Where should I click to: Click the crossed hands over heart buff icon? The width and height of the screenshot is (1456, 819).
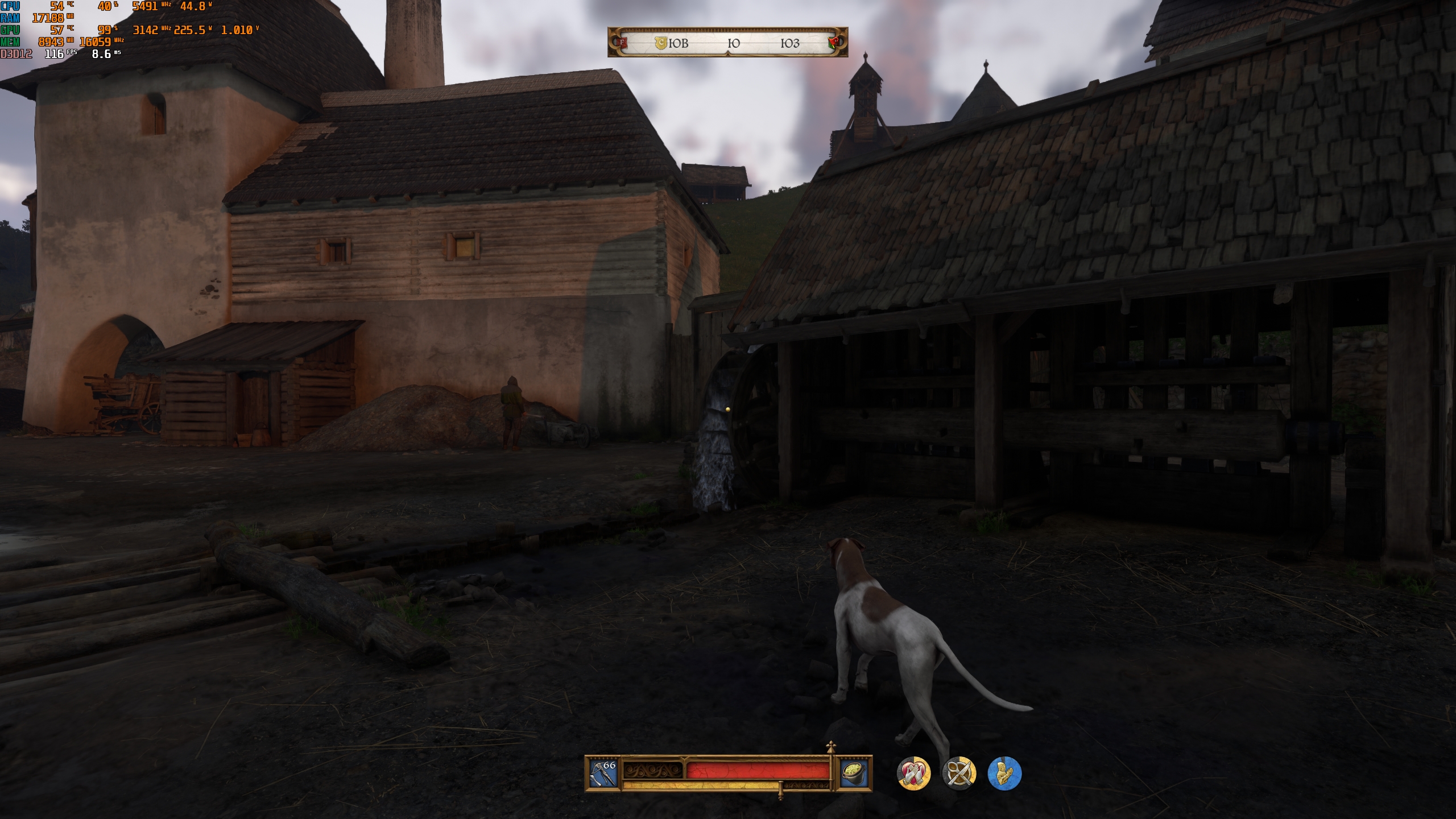913,773
